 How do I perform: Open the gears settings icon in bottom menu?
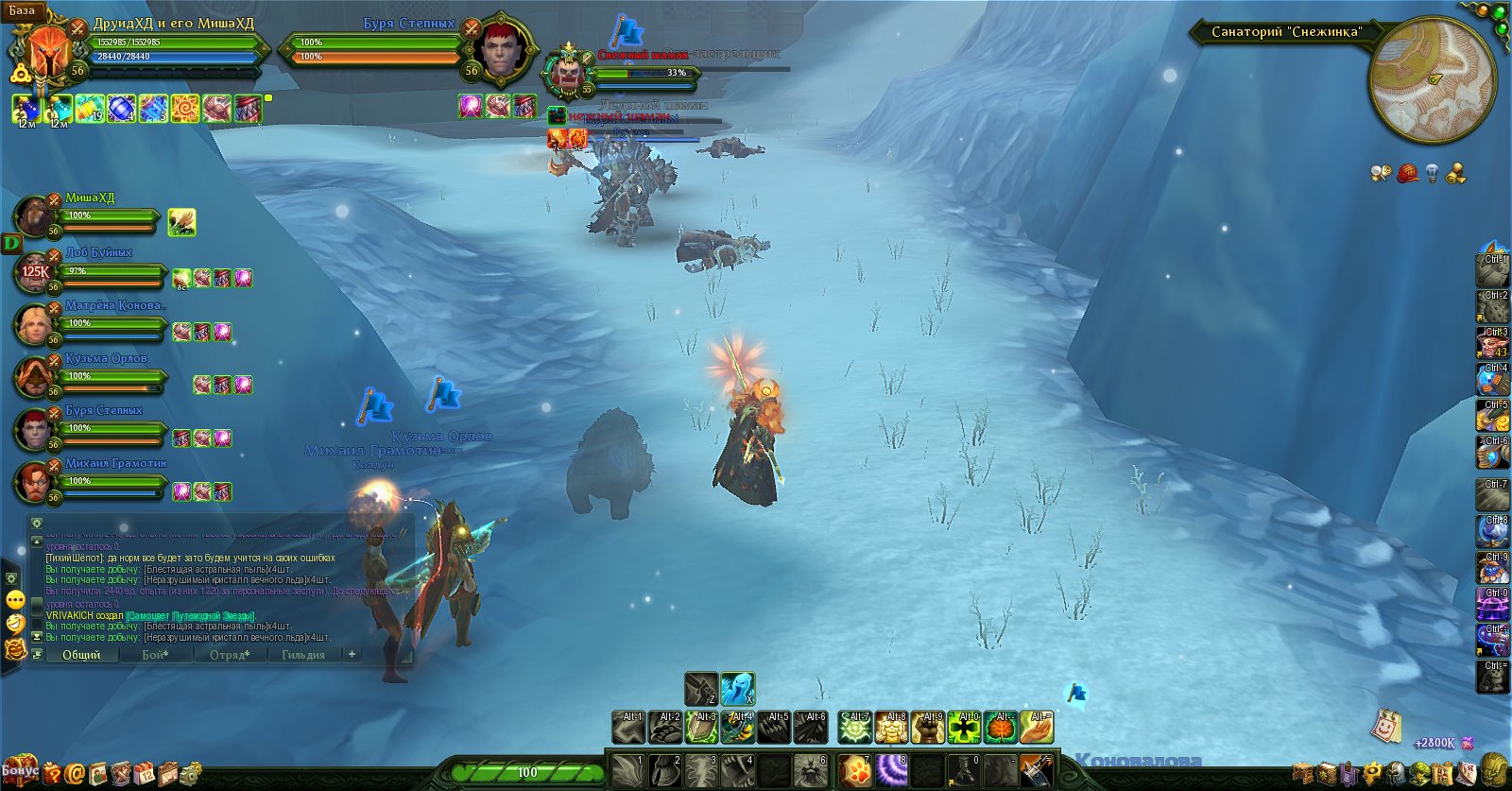[x=191, y=774]
